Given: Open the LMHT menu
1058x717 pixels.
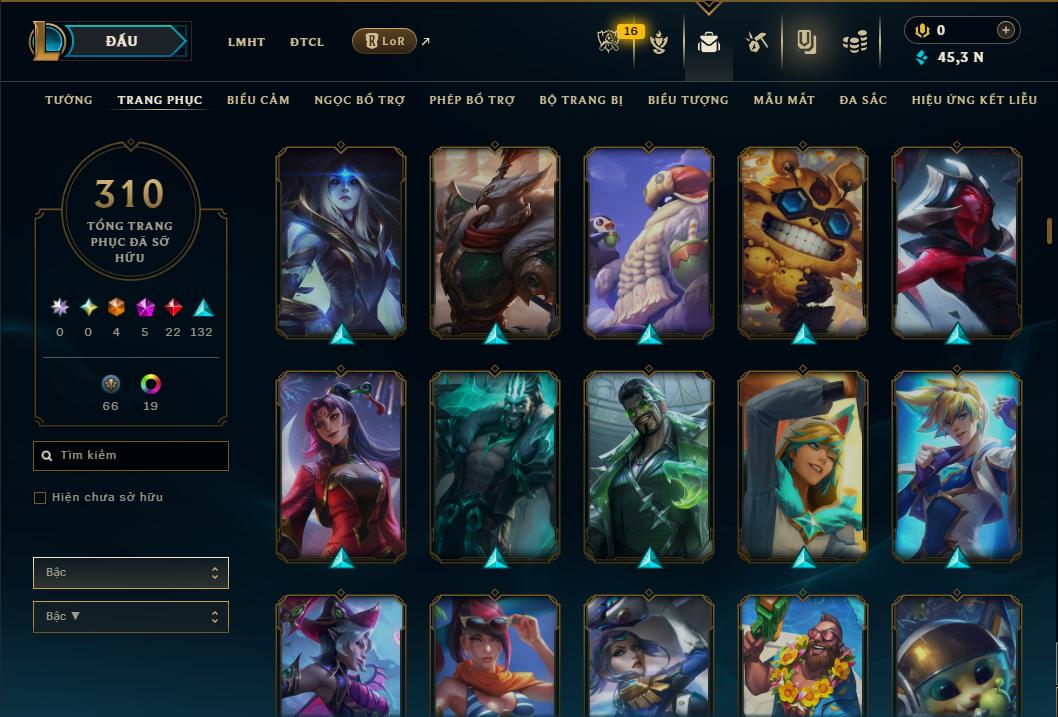Looking at the screenshot, I should click(246, 42).
